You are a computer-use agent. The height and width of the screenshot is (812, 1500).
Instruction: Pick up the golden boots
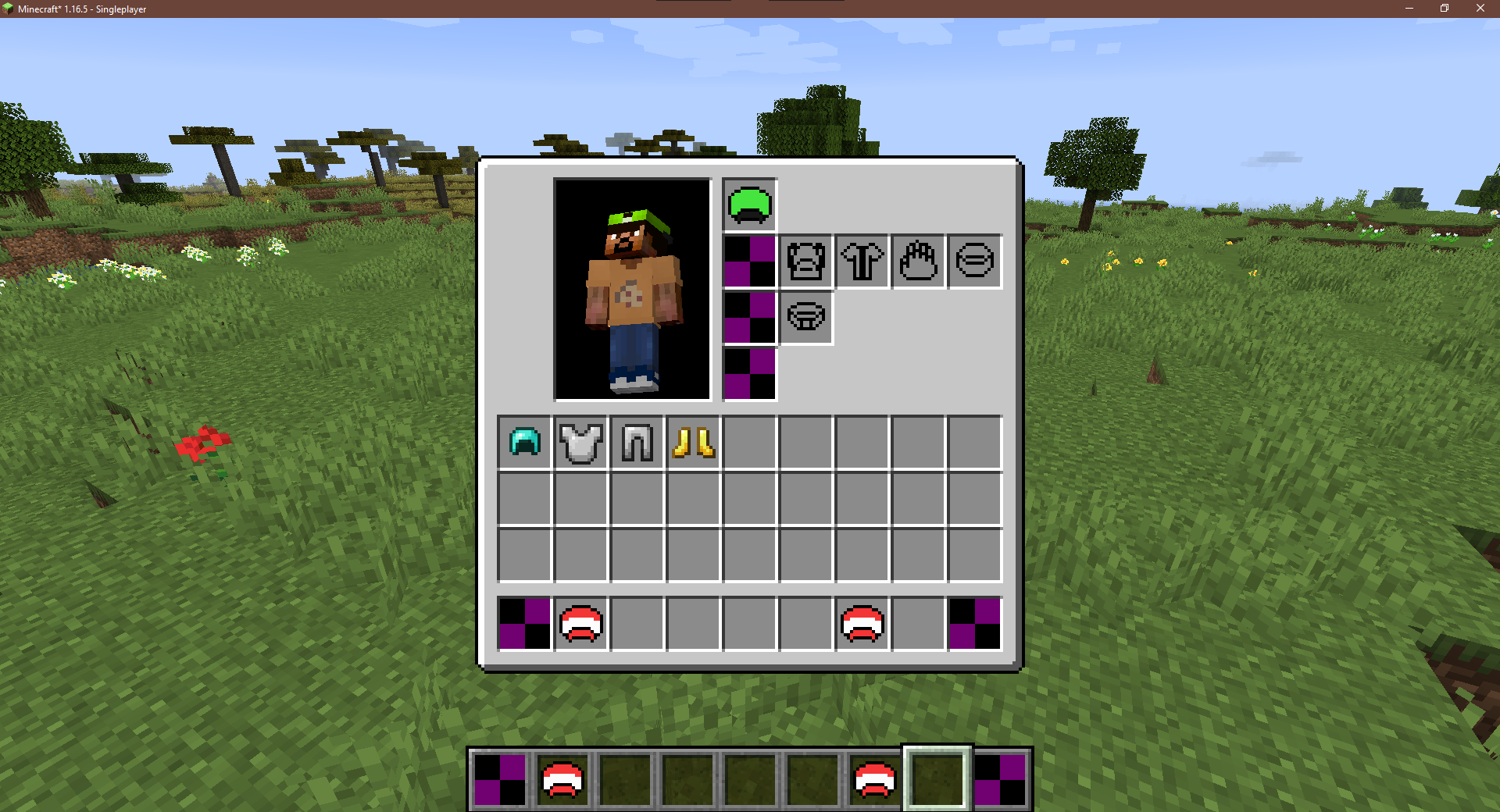click(693, 443)
